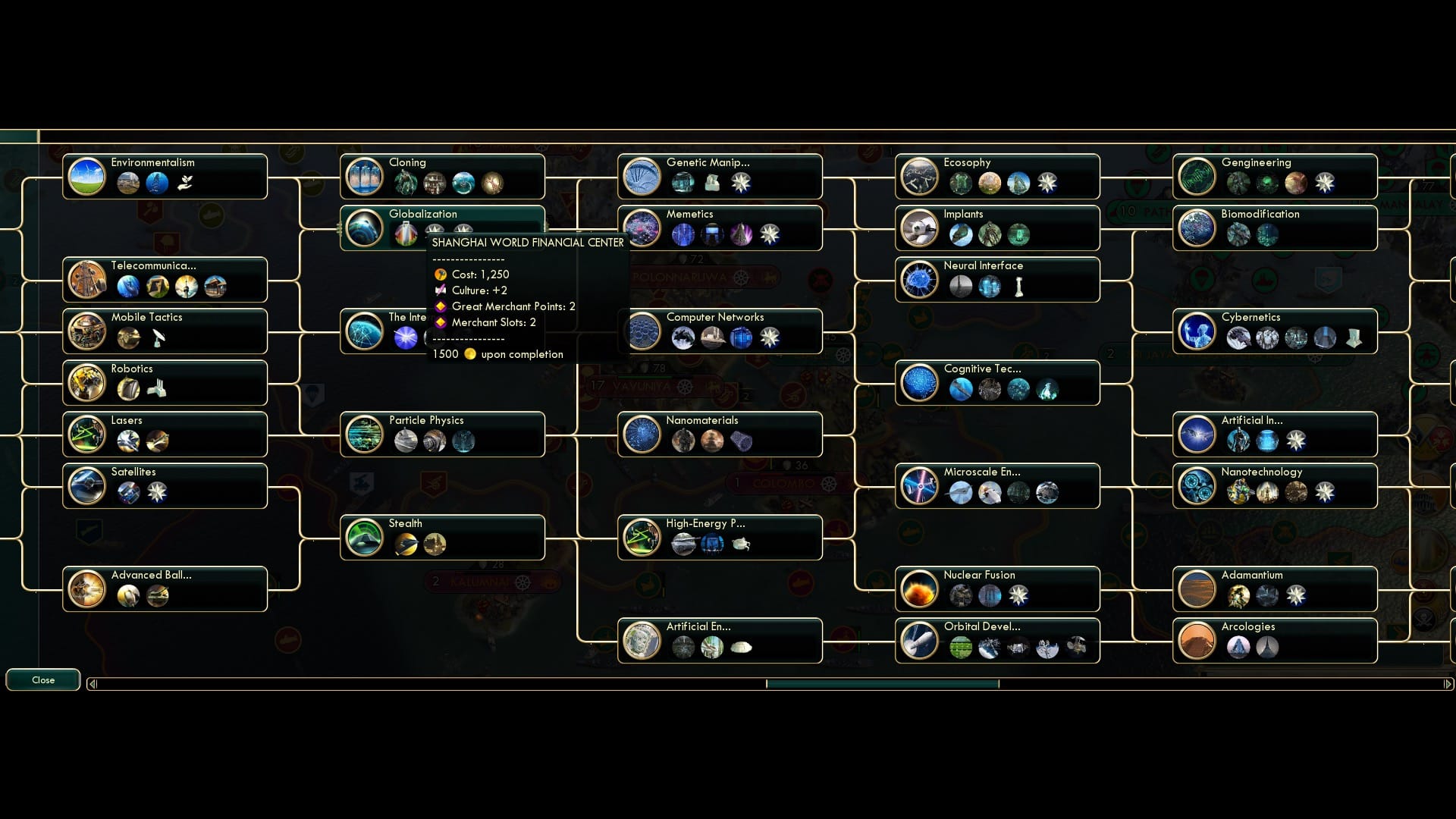Select the Nuclear Fusion tech icon
1456x819 pixels.
click(x=919, y=589)
